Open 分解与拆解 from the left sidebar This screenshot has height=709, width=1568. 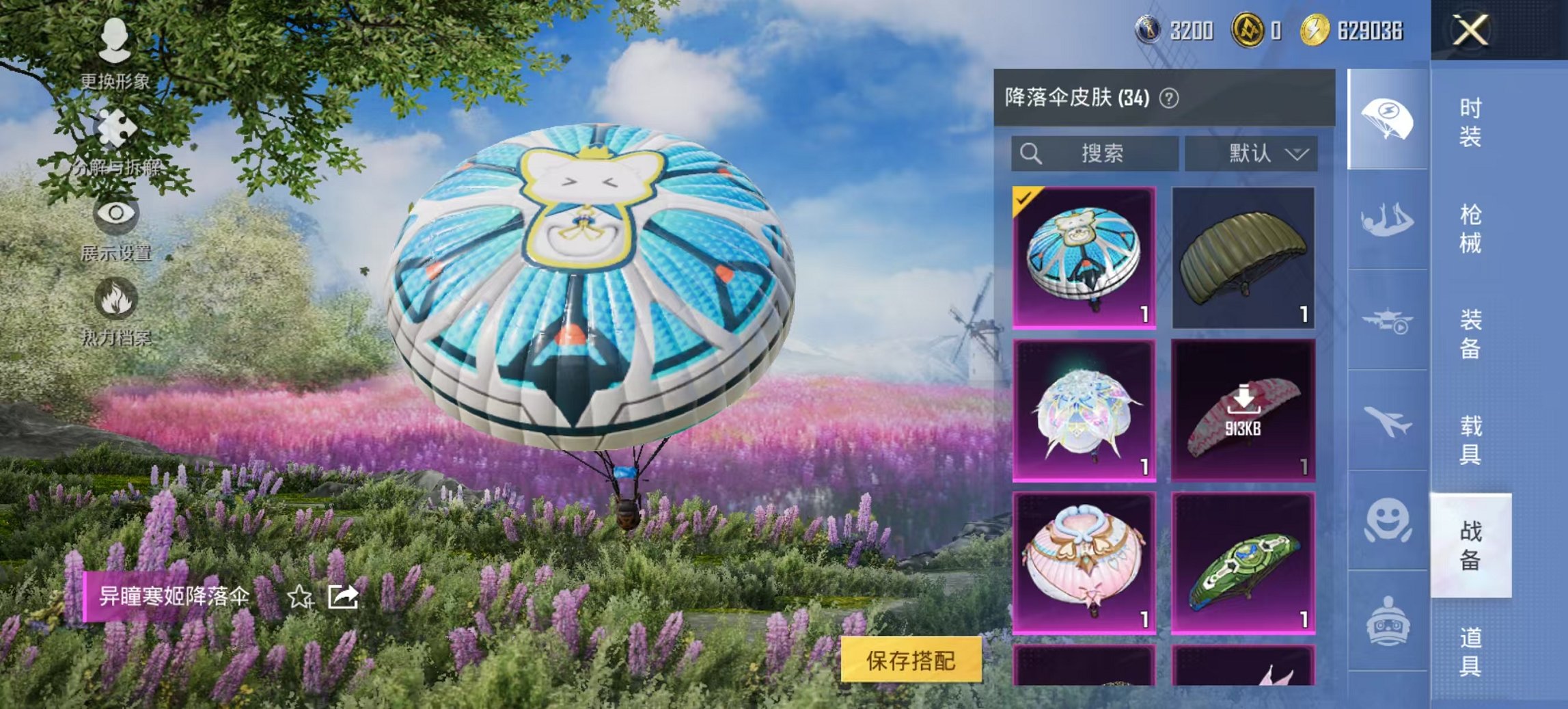(x=115, y=129)
